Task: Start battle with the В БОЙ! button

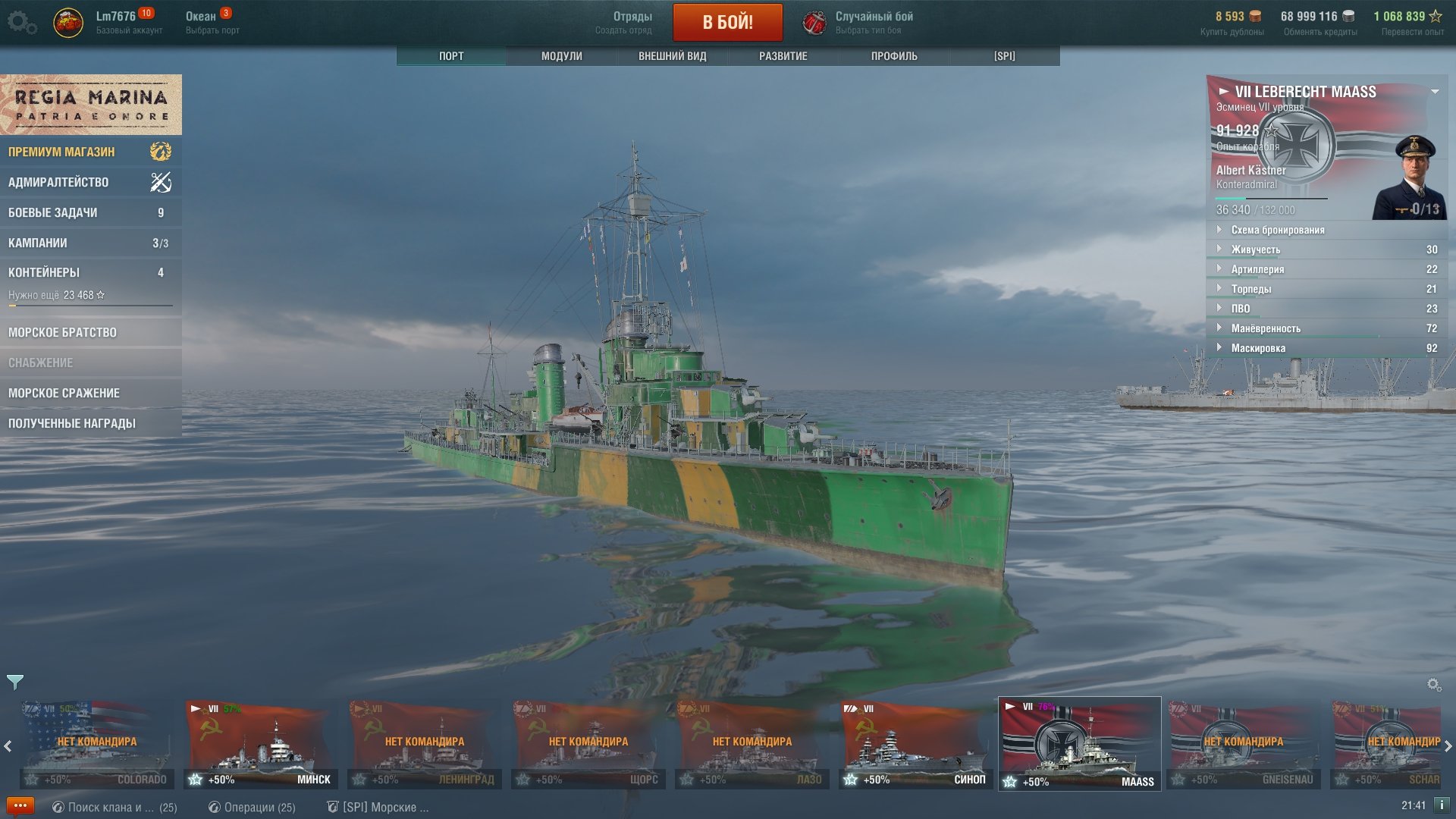Action: click(727, 22)
